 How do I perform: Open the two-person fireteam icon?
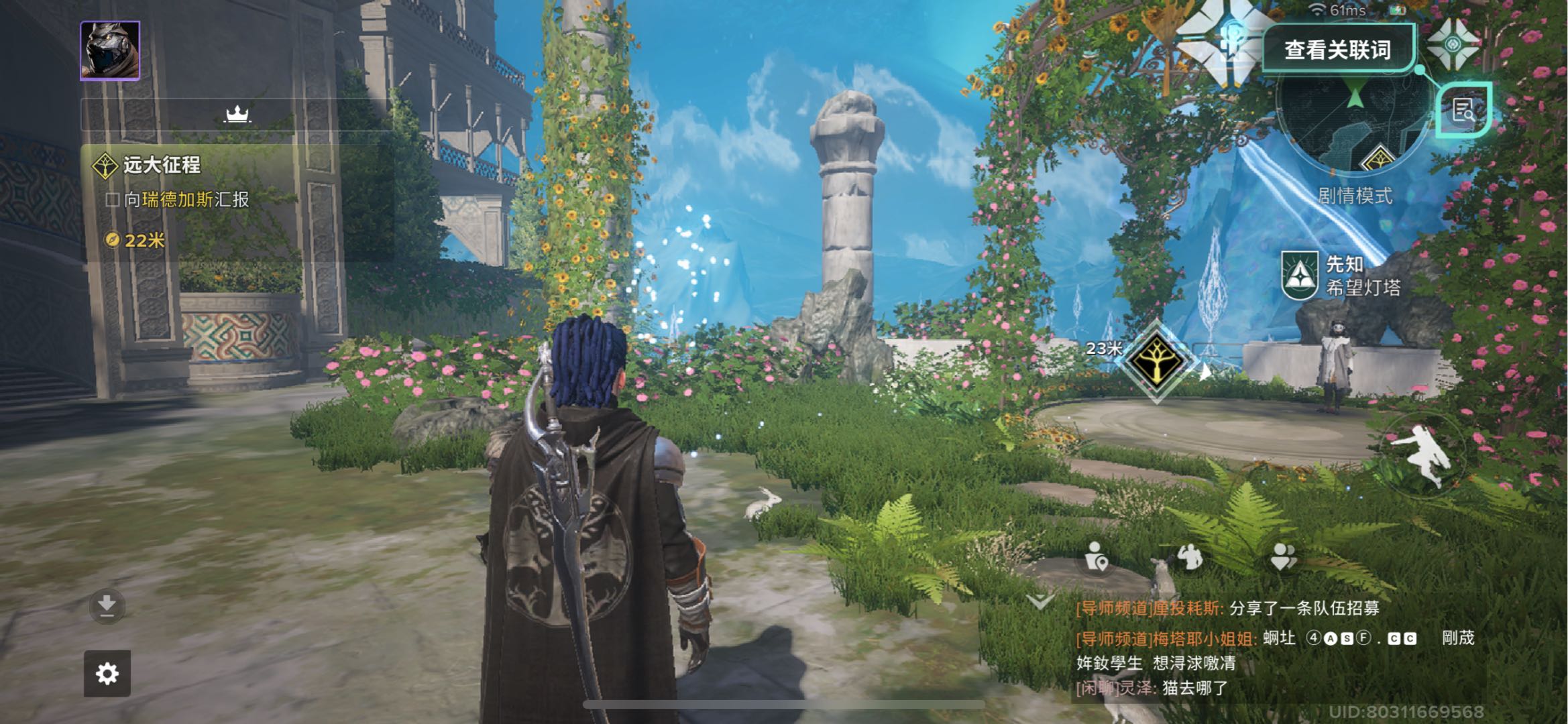tap(1284, 556)
